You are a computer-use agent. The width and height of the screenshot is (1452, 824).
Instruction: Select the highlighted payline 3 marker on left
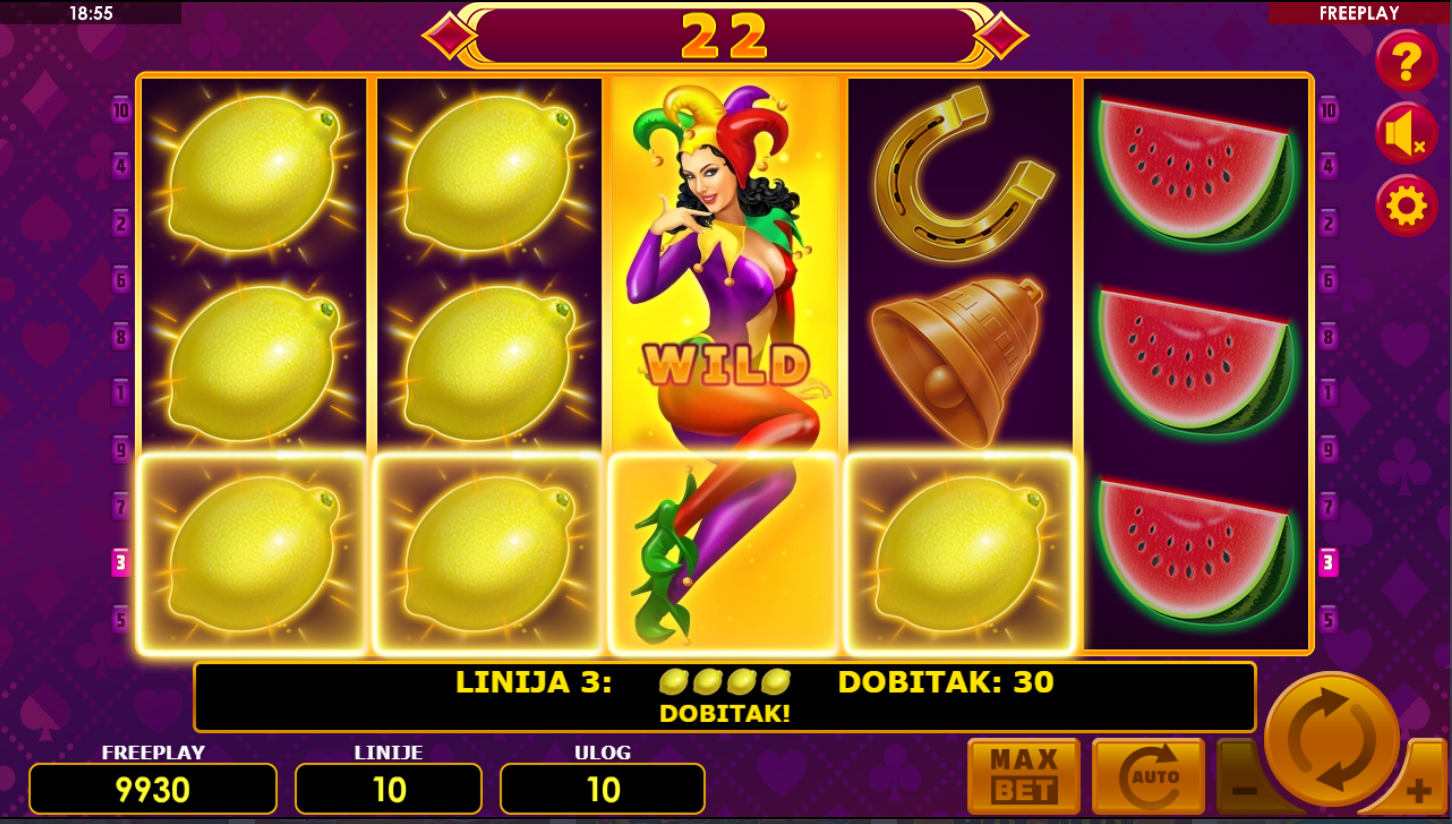point(121,563)
